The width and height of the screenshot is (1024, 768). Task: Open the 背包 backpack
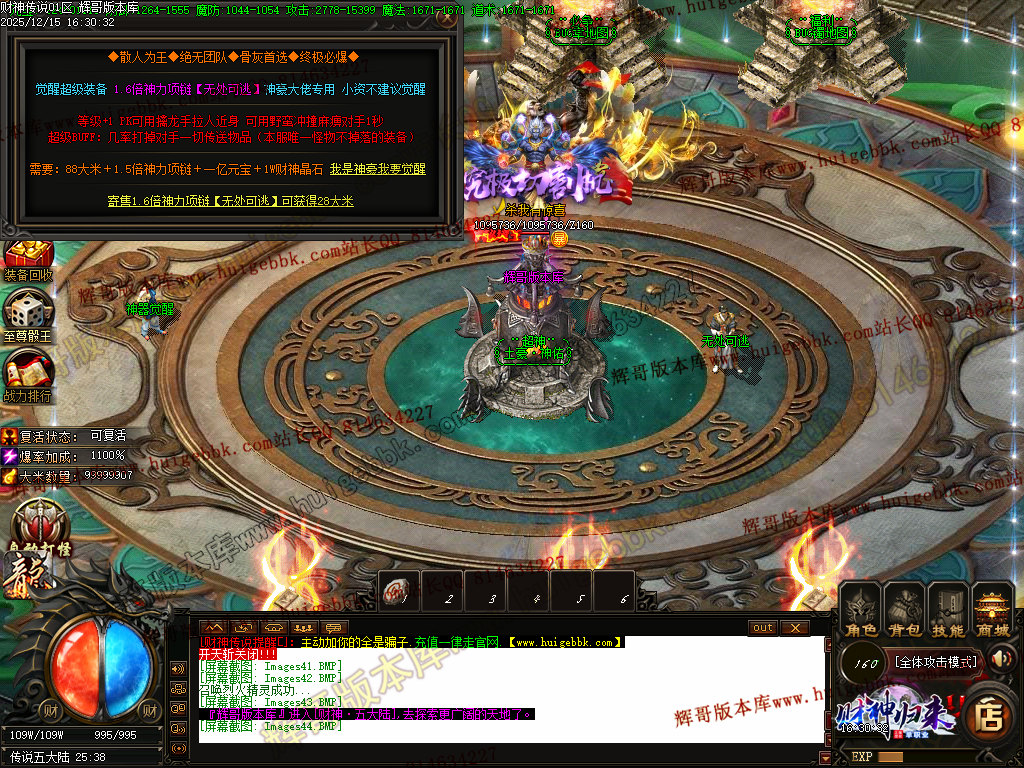coord(905,610)
